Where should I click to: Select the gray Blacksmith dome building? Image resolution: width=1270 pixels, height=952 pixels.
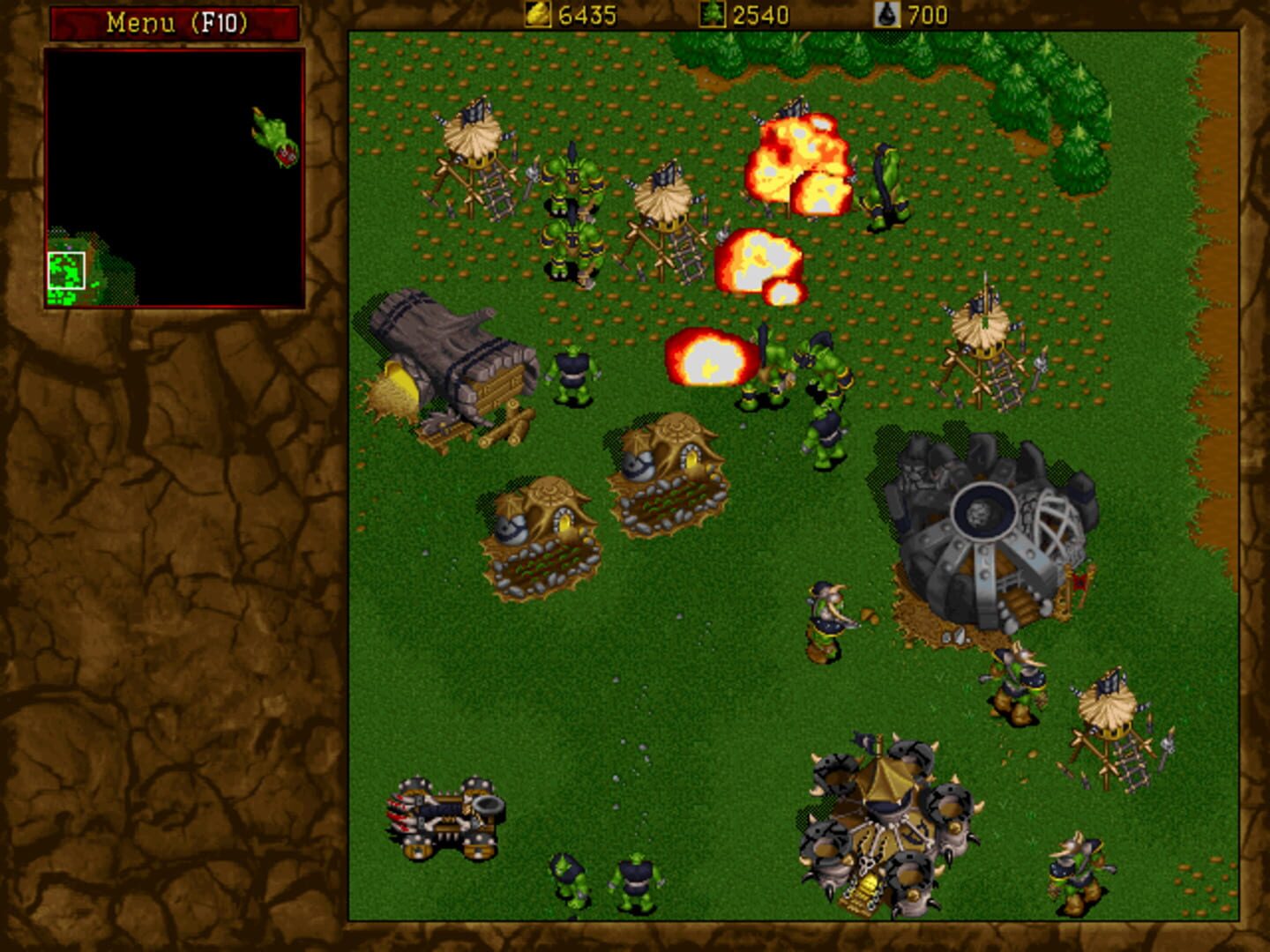click(x=983, y=520)
